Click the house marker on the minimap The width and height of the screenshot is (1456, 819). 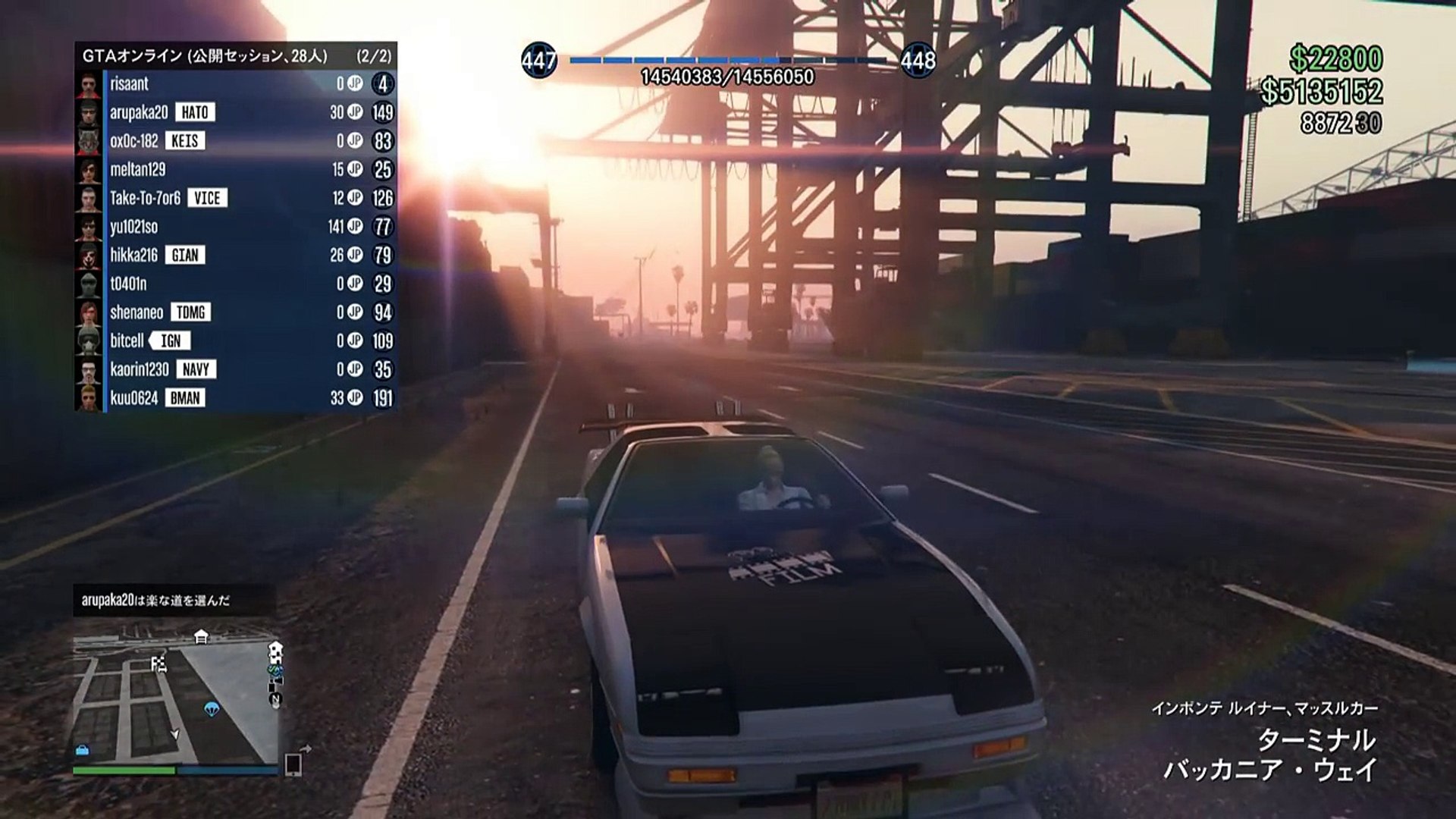tap(201, 636)
